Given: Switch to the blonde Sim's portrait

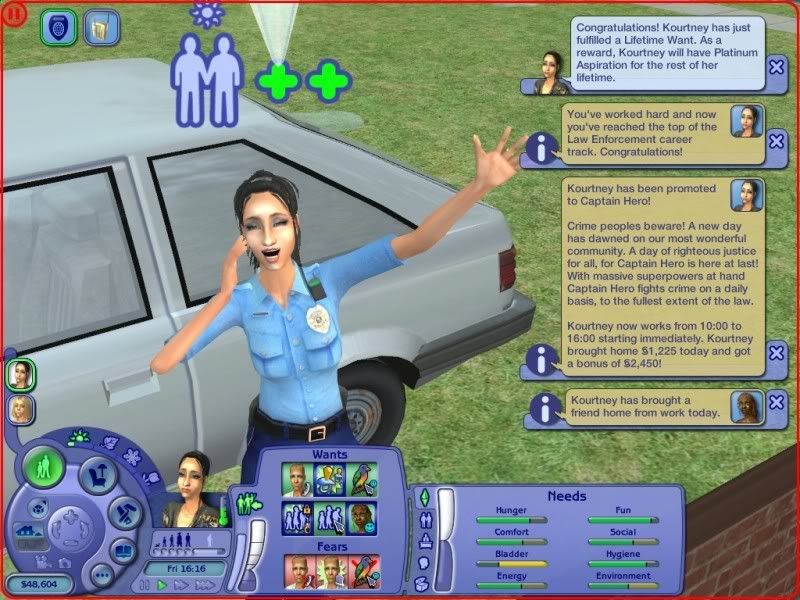Looking at the screenshot, I should click(x=18, y=408).
